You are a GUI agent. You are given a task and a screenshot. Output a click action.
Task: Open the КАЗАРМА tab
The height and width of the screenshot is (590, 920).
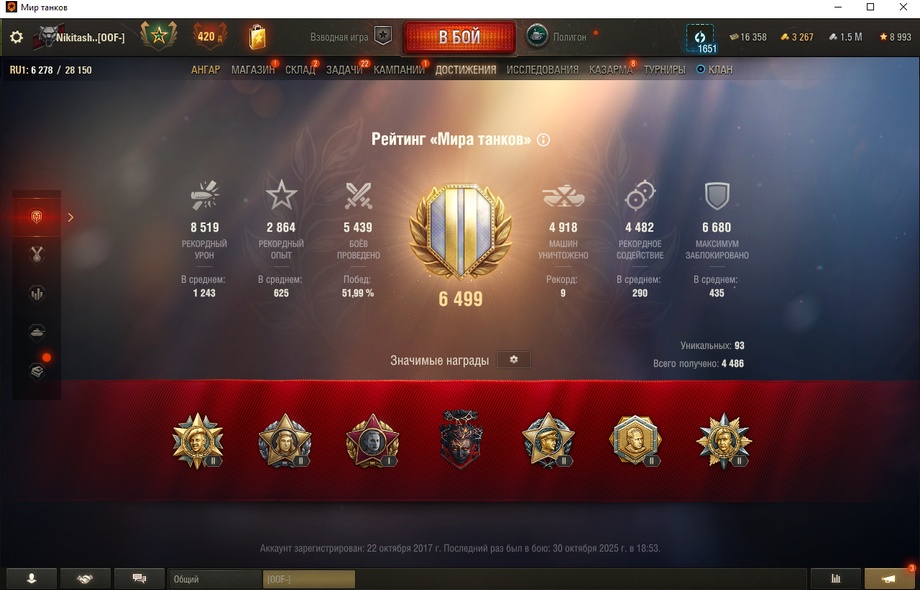[x=610, y=70]
